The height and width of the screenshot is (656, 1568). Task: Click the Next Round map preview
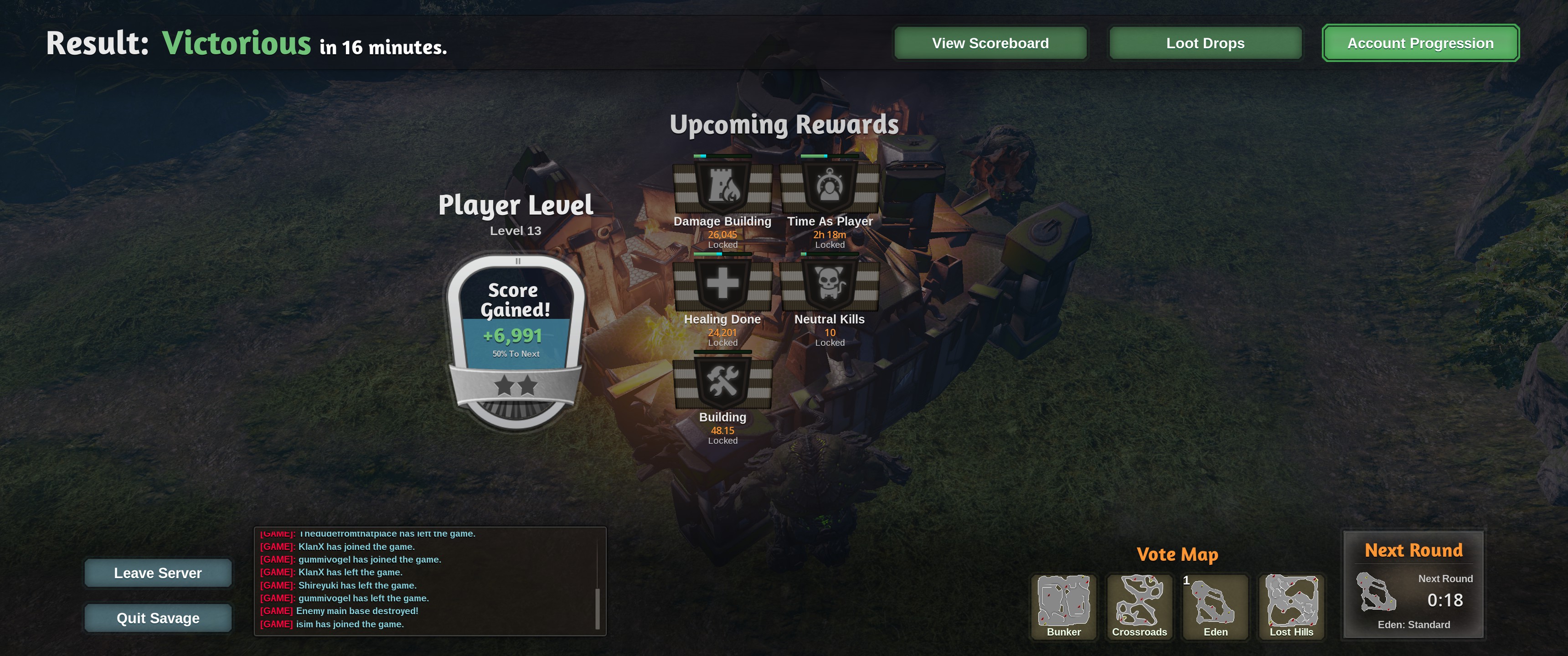click(1376, 592)
